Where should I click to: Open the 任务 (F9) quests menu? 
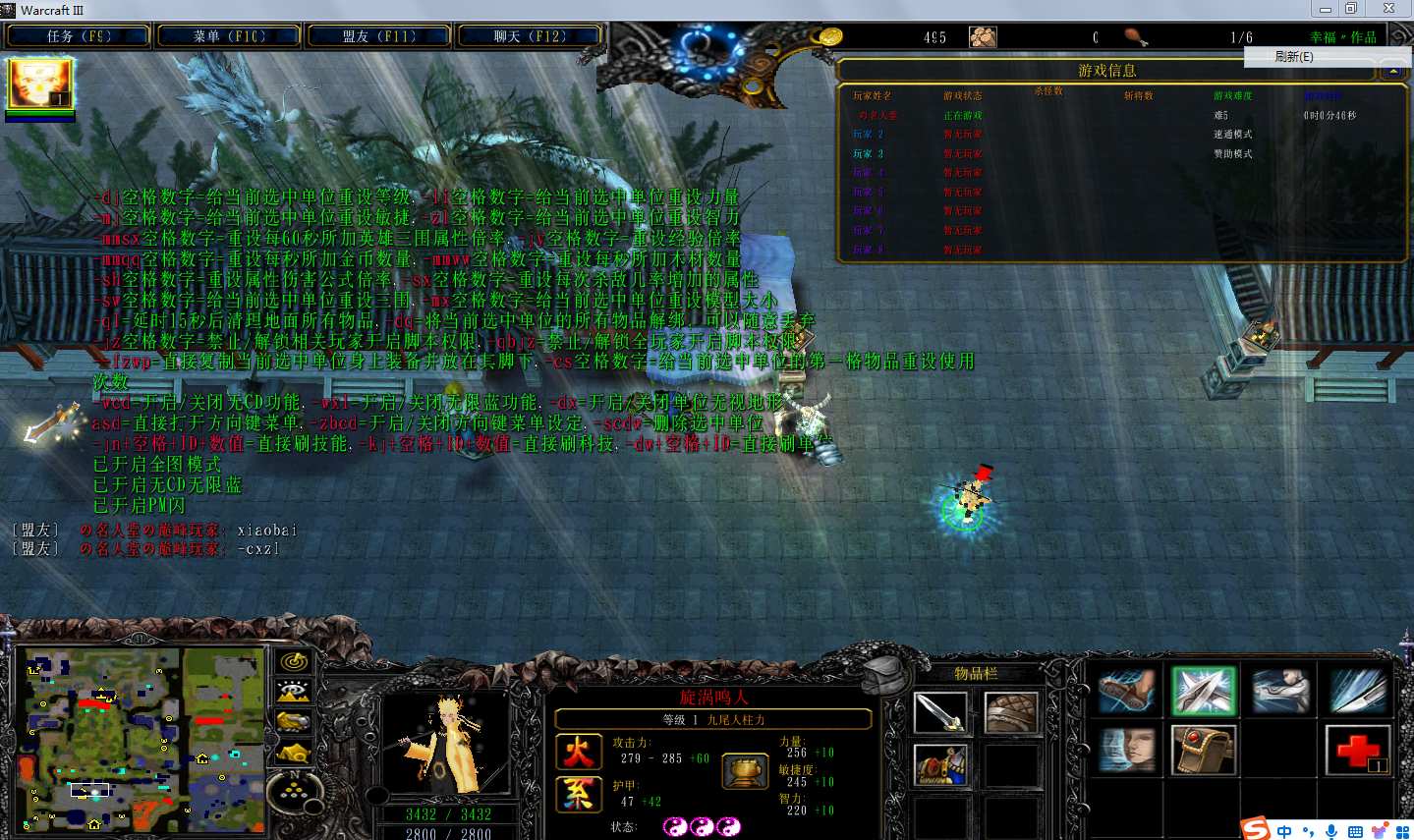click(x=79, y=36)
